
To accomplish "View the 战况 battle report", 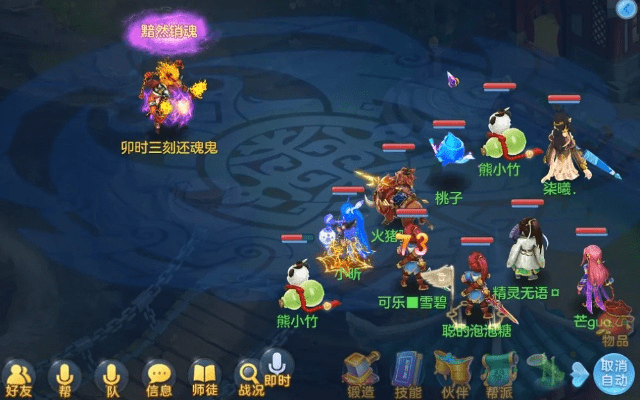I will tap(250, 378).
